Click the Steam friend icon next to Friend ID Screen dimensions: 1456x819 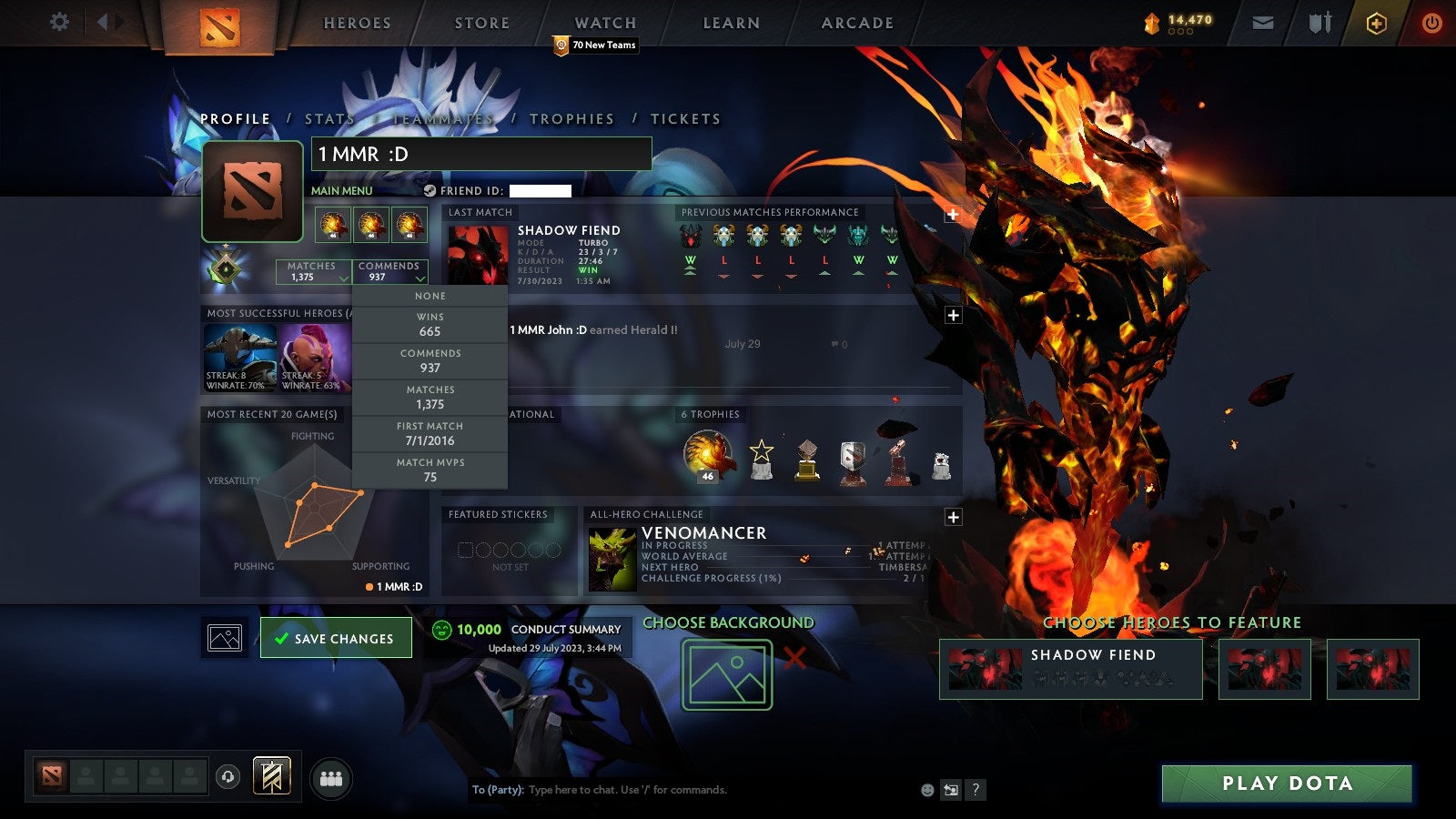[x=428, y=192]
